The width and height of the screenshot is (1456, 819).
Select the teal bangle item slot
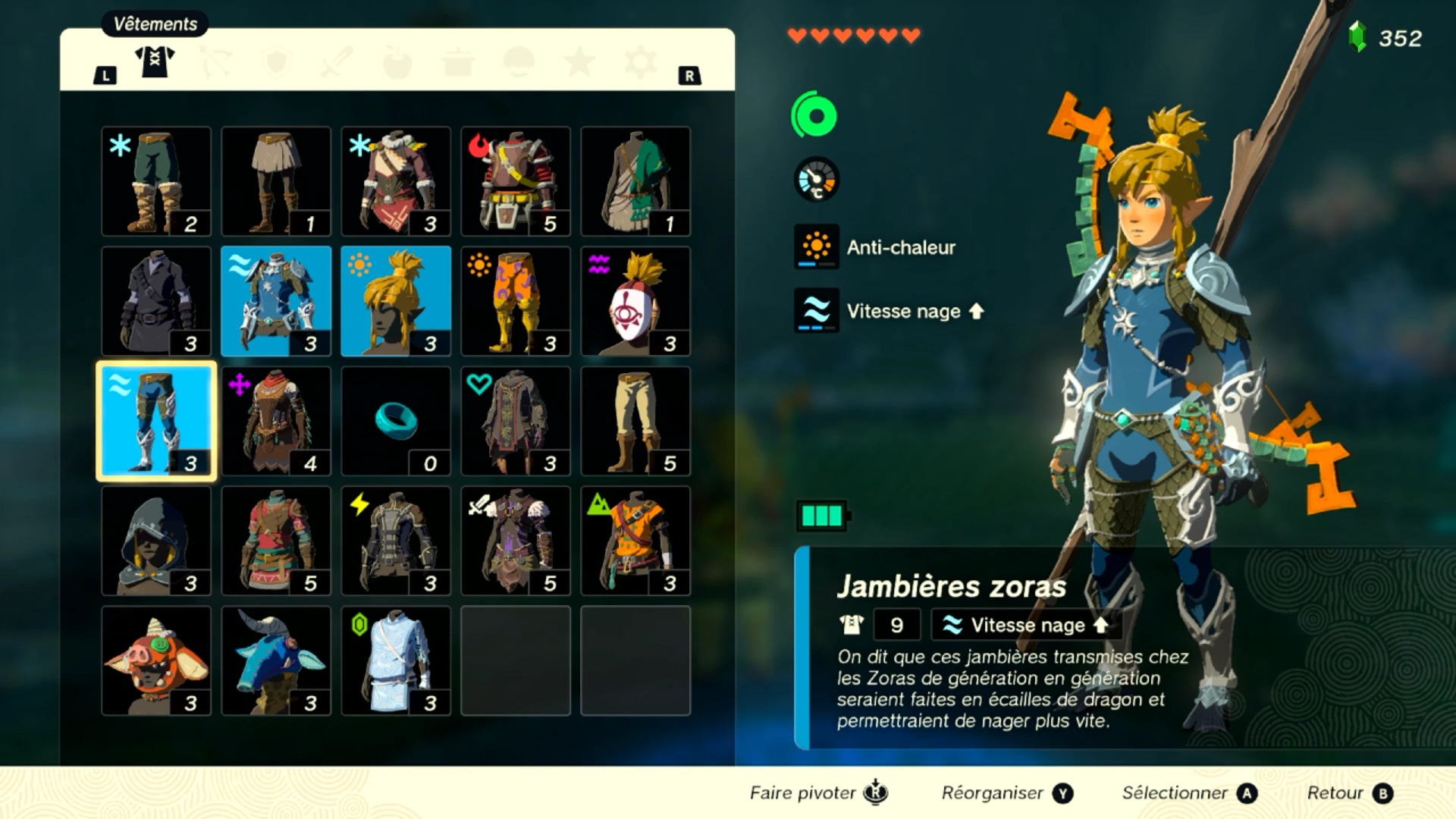(396, 422)
